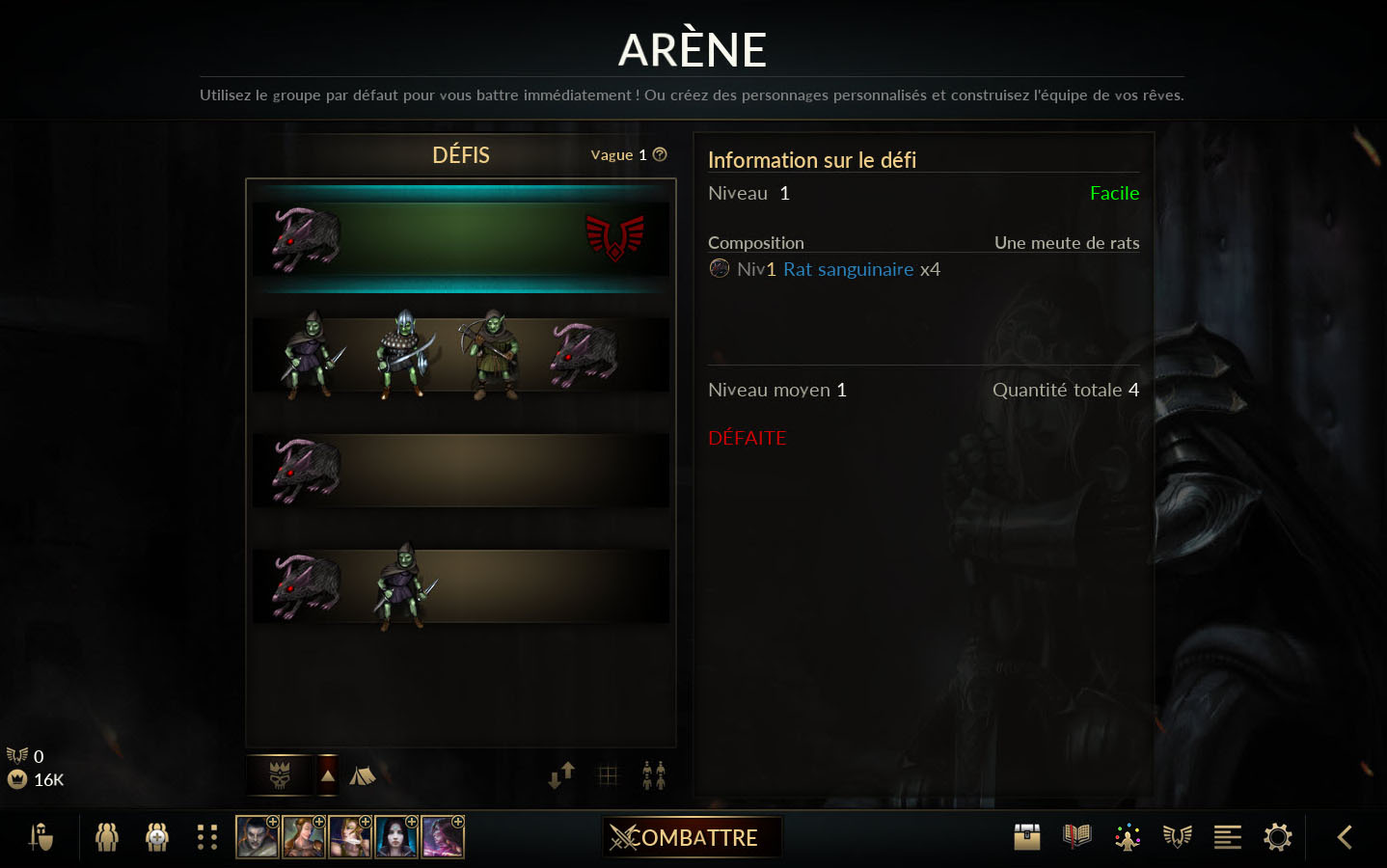
Task: Select the purple-haired hero portrait
Action: tap(443, 837)
